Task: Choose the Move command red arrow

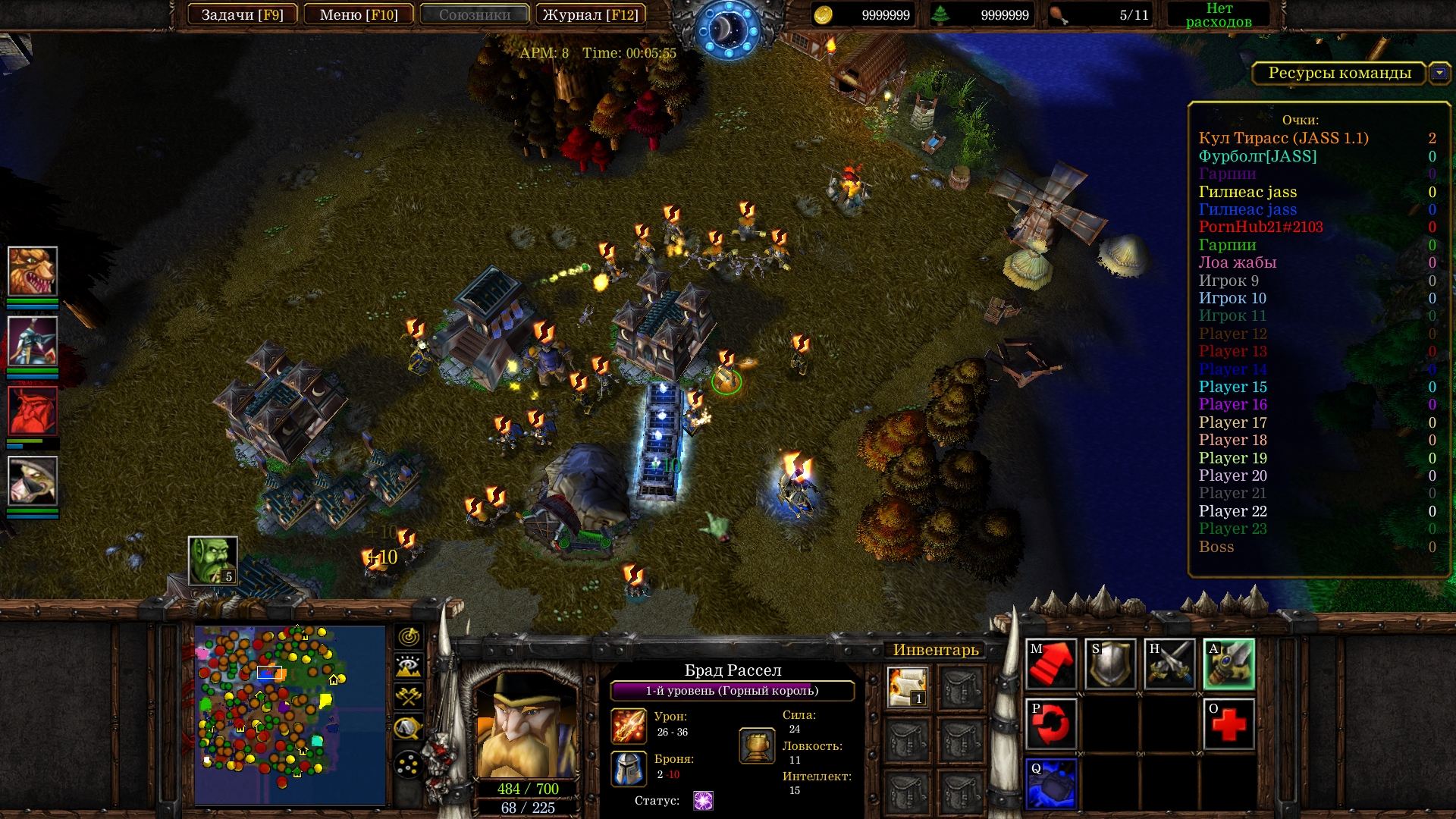Action: tap(1051, 664)
